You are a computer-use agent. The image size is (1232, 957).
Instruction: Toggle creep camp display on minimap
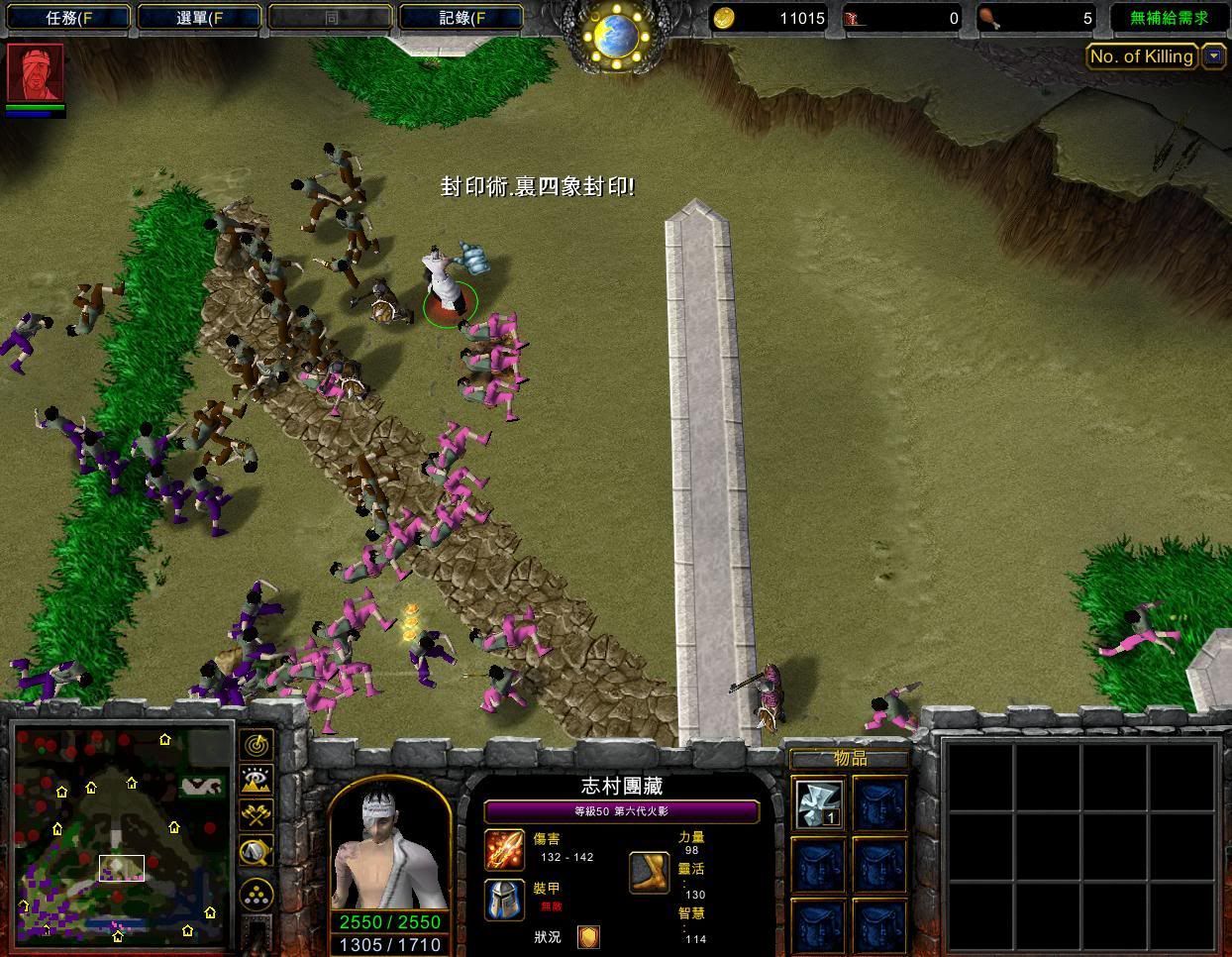pos(257,851)
